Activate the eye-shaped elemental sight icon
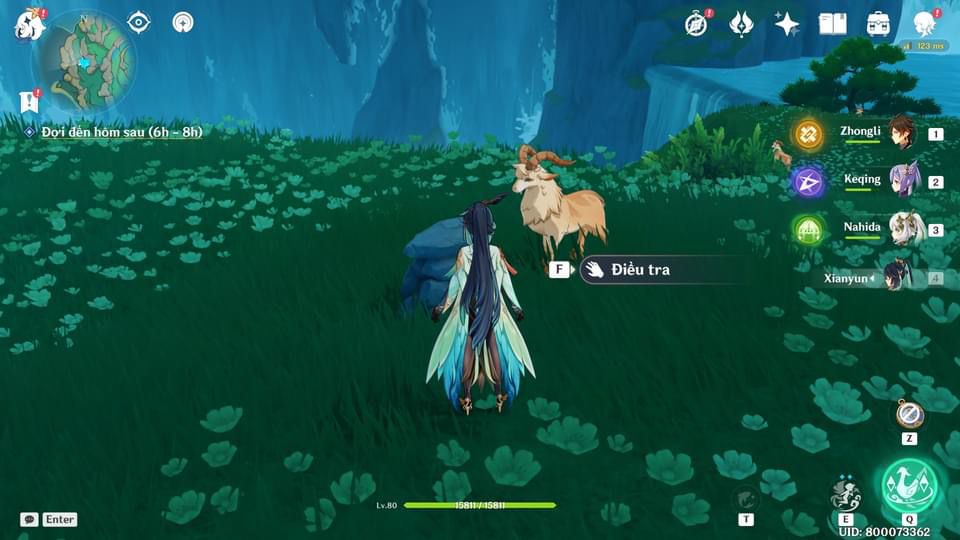The width and height of the screenshot is (960, 540). [139, 22]
